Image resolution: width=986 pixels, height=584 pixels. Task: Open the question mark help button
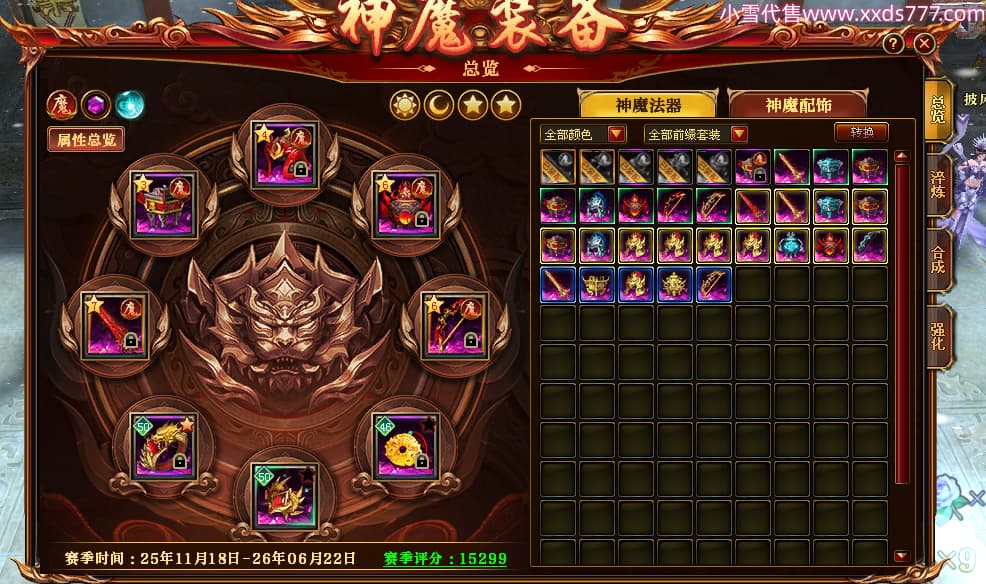(893, 44)
